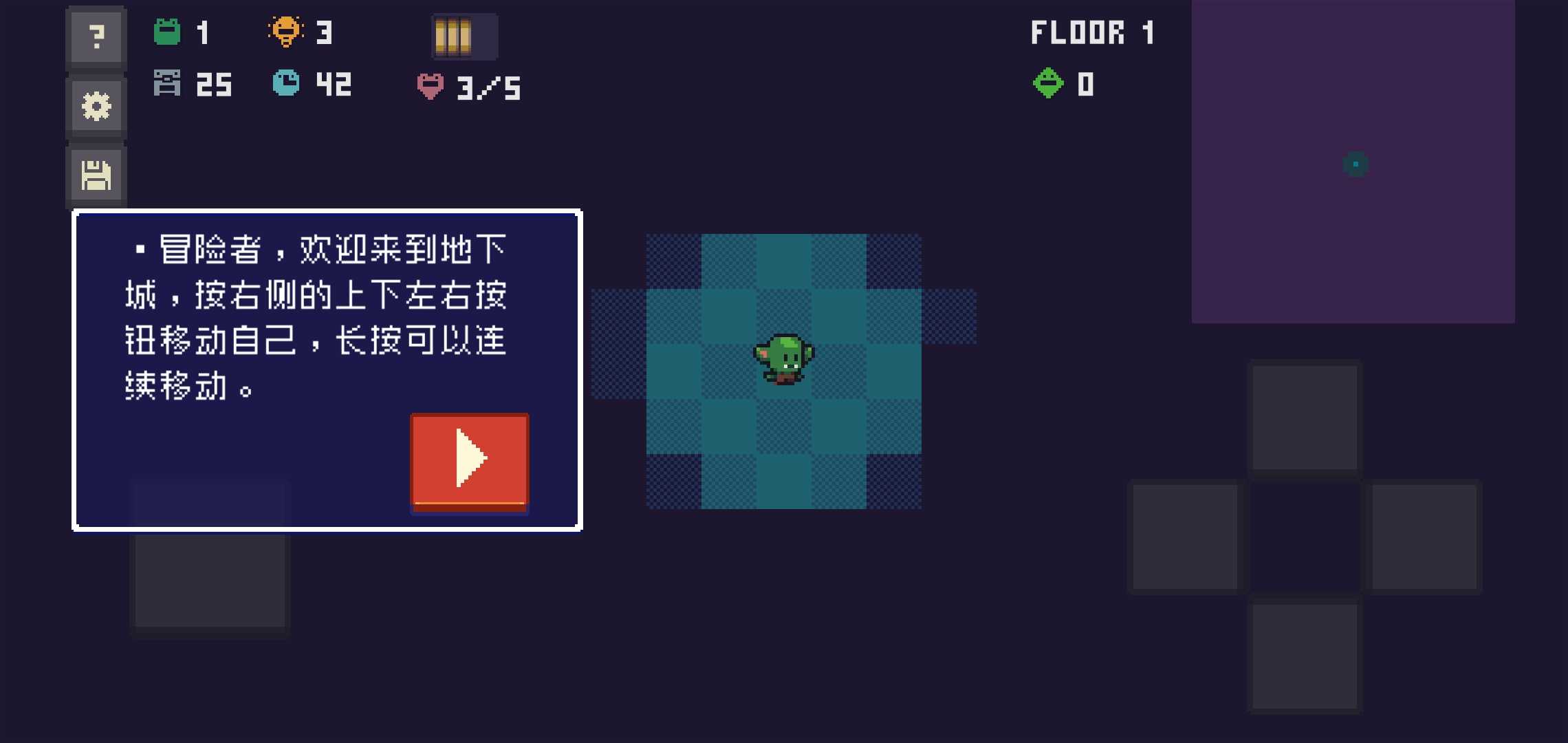Click the green frog resource icon
The image size is (1568, 743).
pyautogui.click(x=167, y=31)
